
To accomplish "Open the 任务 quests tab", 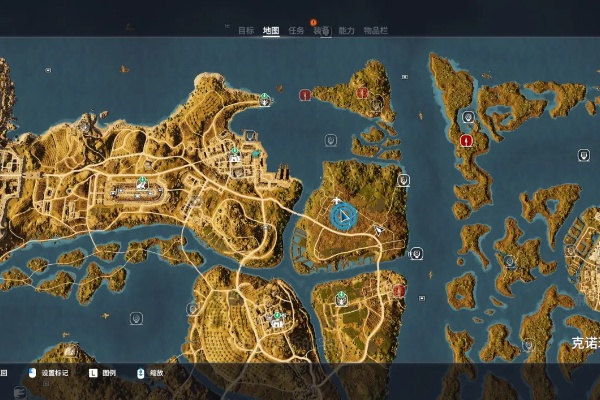I will tap(296, 31).
